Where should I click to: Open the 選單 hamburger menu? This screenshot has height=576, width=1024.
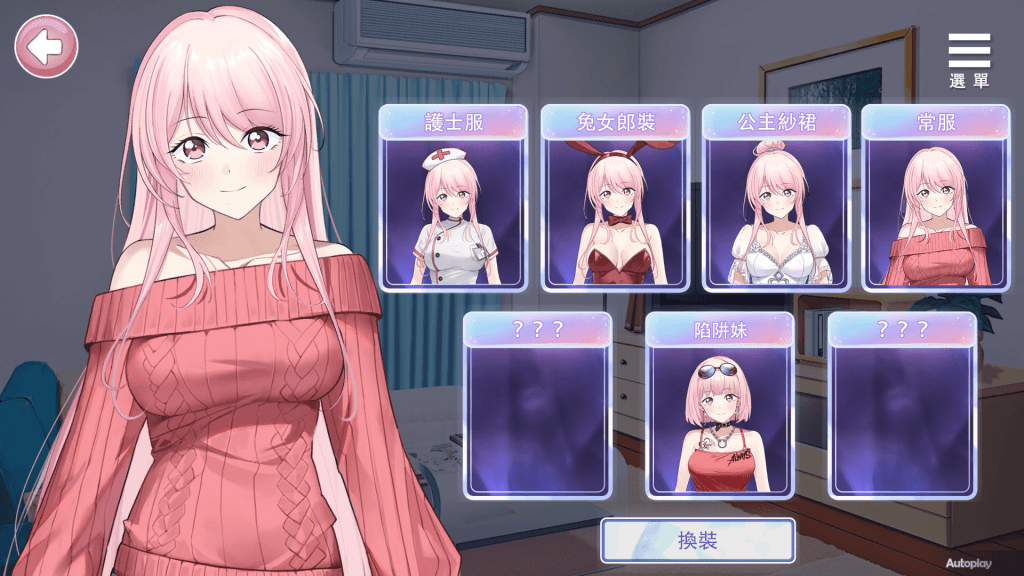coord(968,60)
